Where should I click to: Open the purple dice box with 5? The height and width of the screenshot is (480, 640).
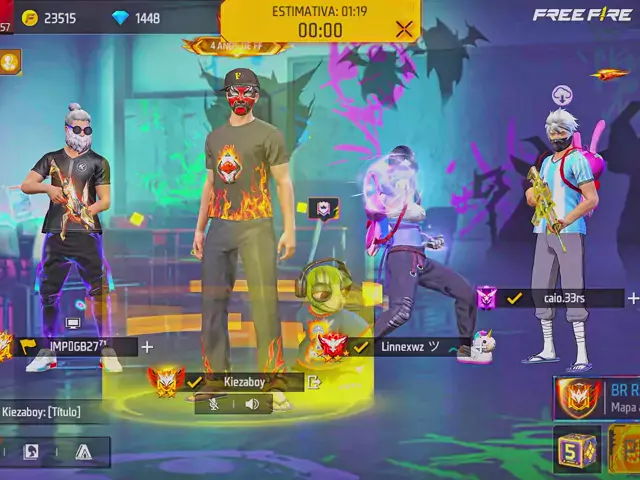(576, 449)
